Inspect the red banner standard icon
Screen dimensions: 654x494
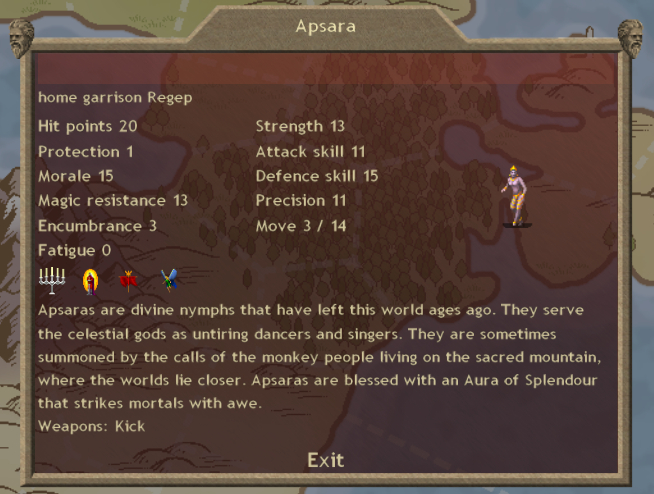(x=128, y=281)
